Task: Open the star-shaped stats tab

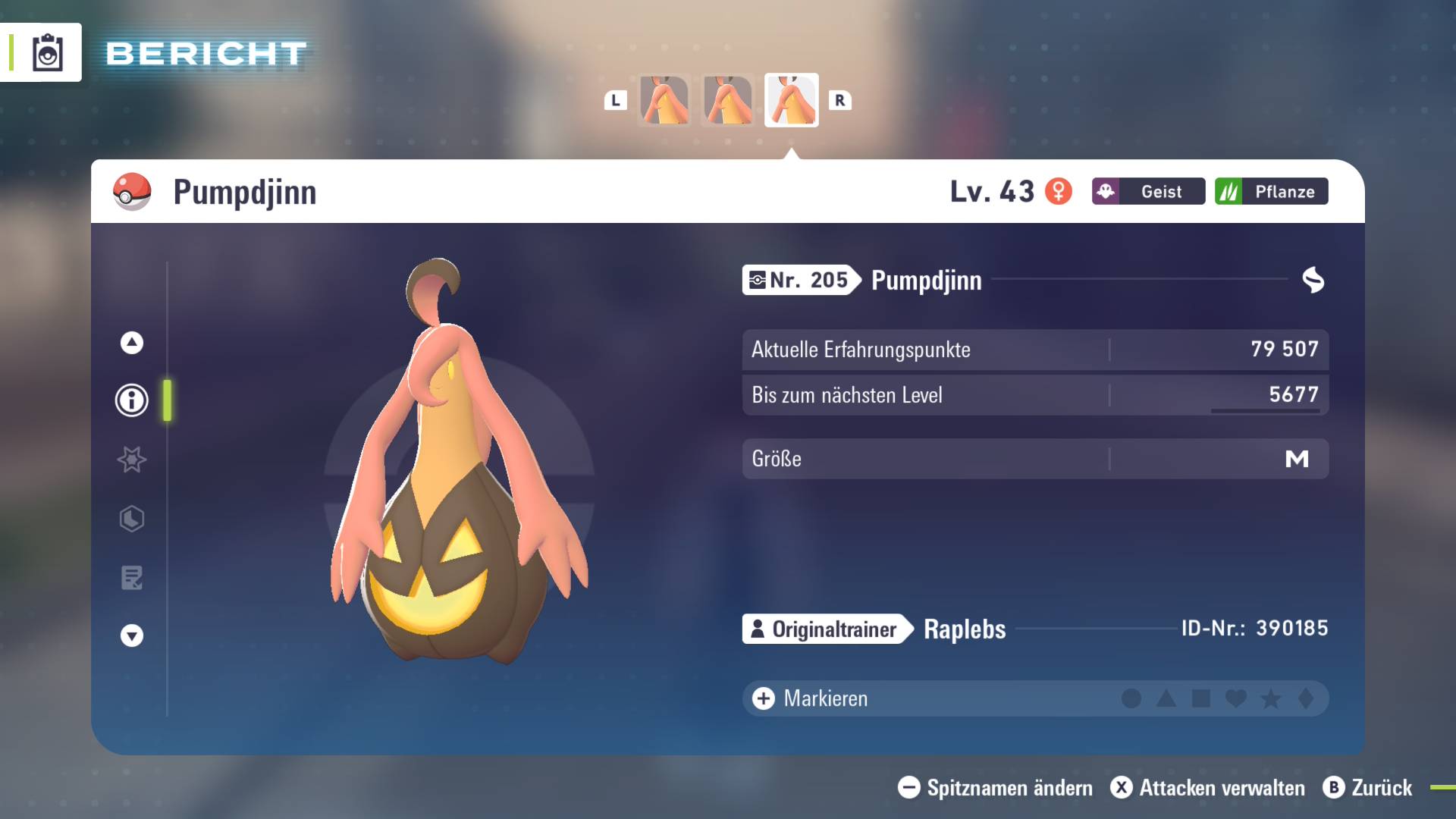Action: [x=132, y=460]
